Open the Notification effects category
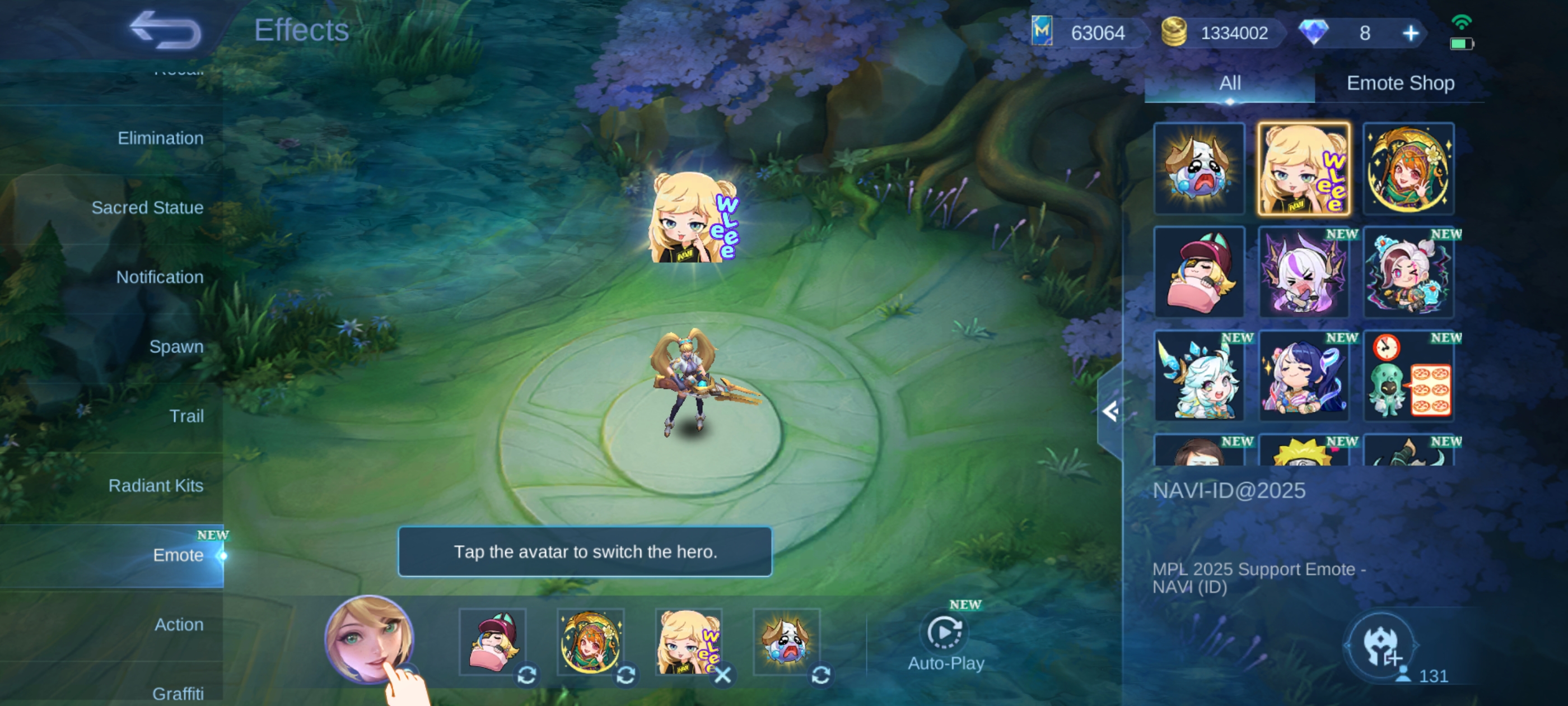Image resolution: width=1568 pixels, height=706 pixels. (x=160, y=277)
